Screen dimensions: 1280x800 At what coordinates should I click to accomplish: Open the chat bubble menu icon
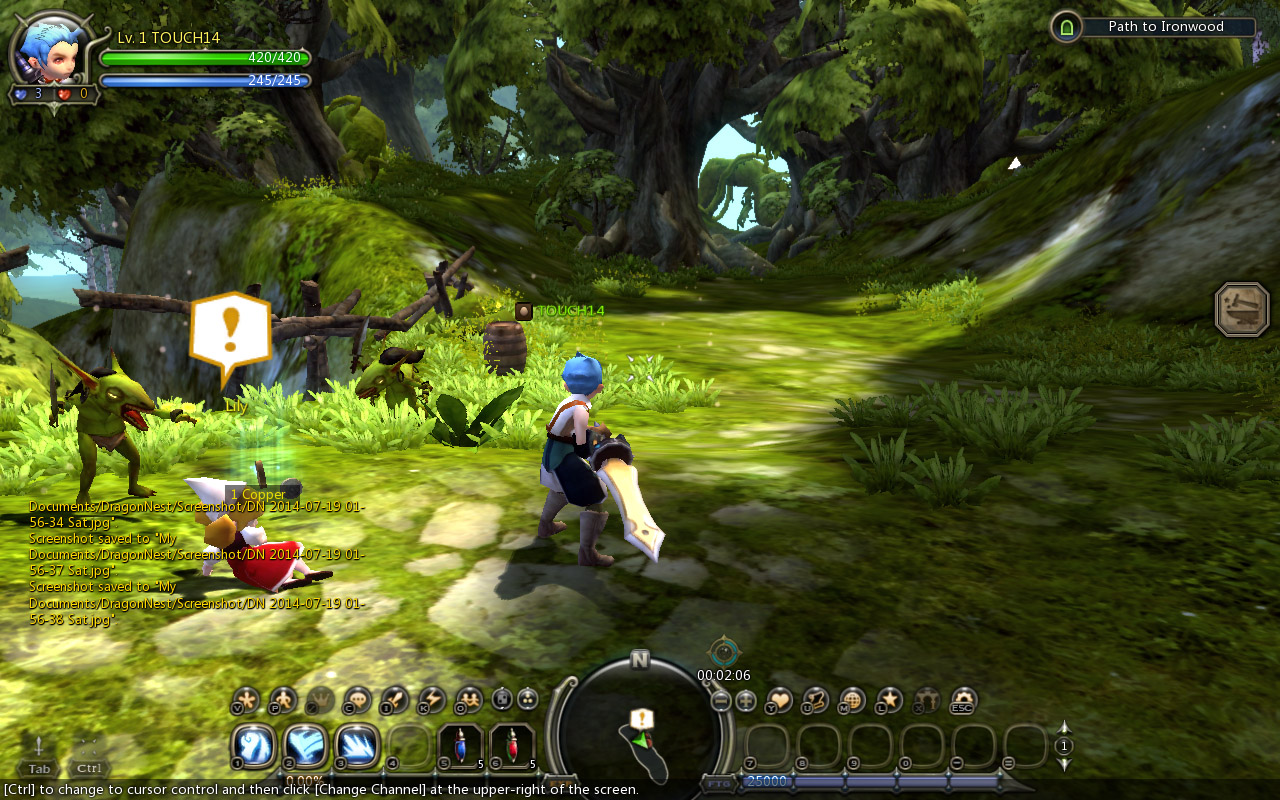click(x=357, y=700)
